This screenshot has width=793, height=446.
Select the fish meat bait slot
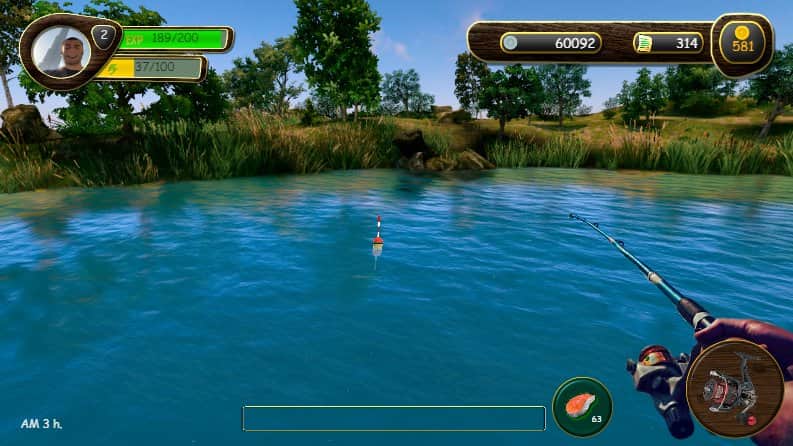pos(582,406)
